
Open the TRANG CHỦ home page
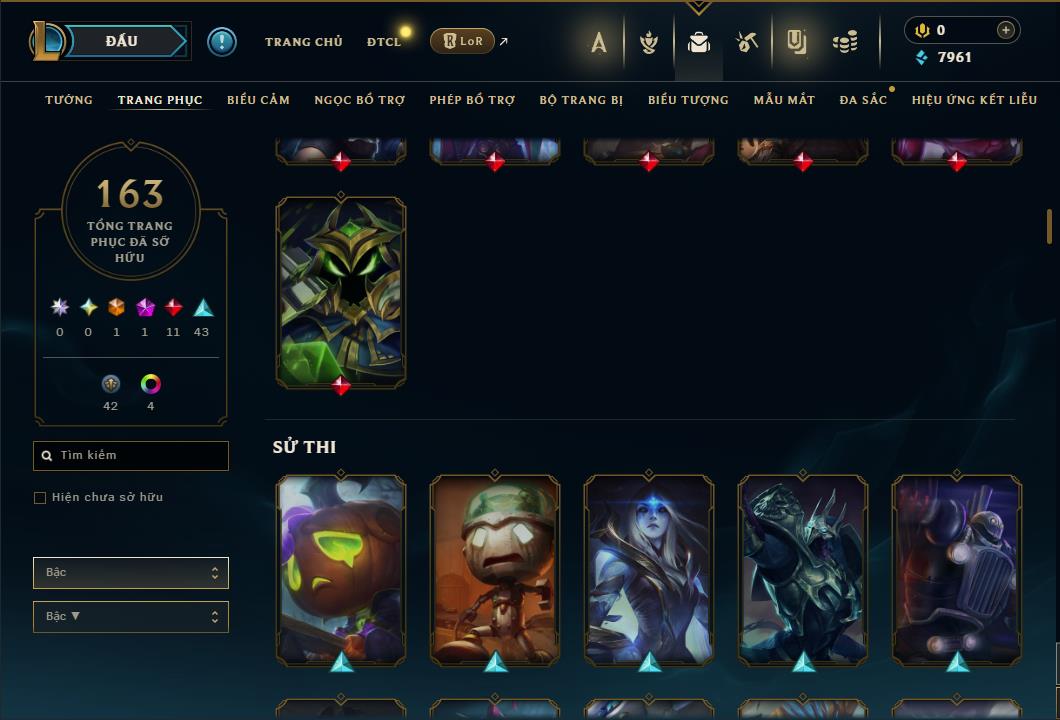(x=303, y=42)
